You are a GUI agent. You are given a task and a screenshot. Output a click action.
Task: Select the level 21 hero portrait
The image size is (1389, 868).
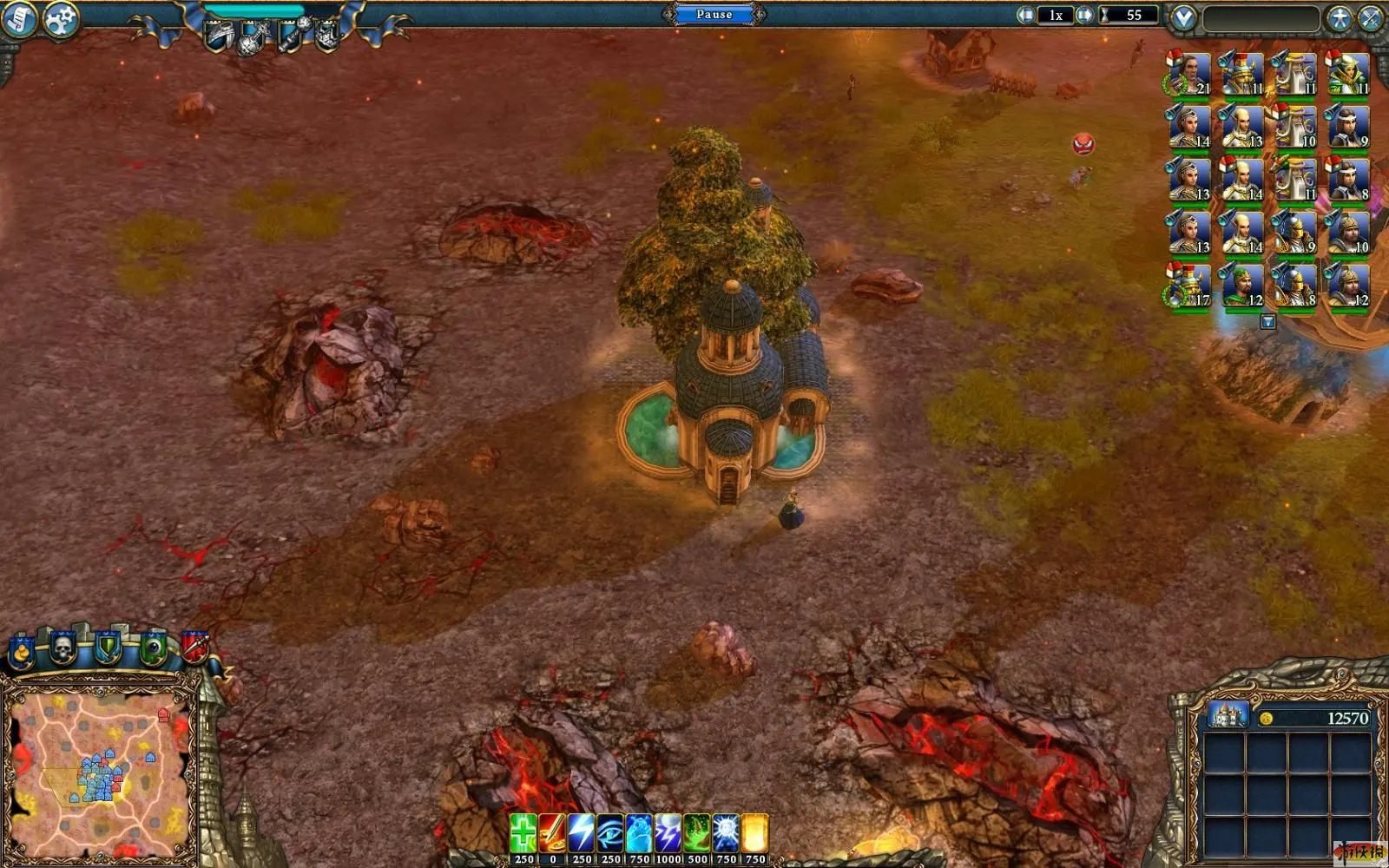(x=1188, y=75)
